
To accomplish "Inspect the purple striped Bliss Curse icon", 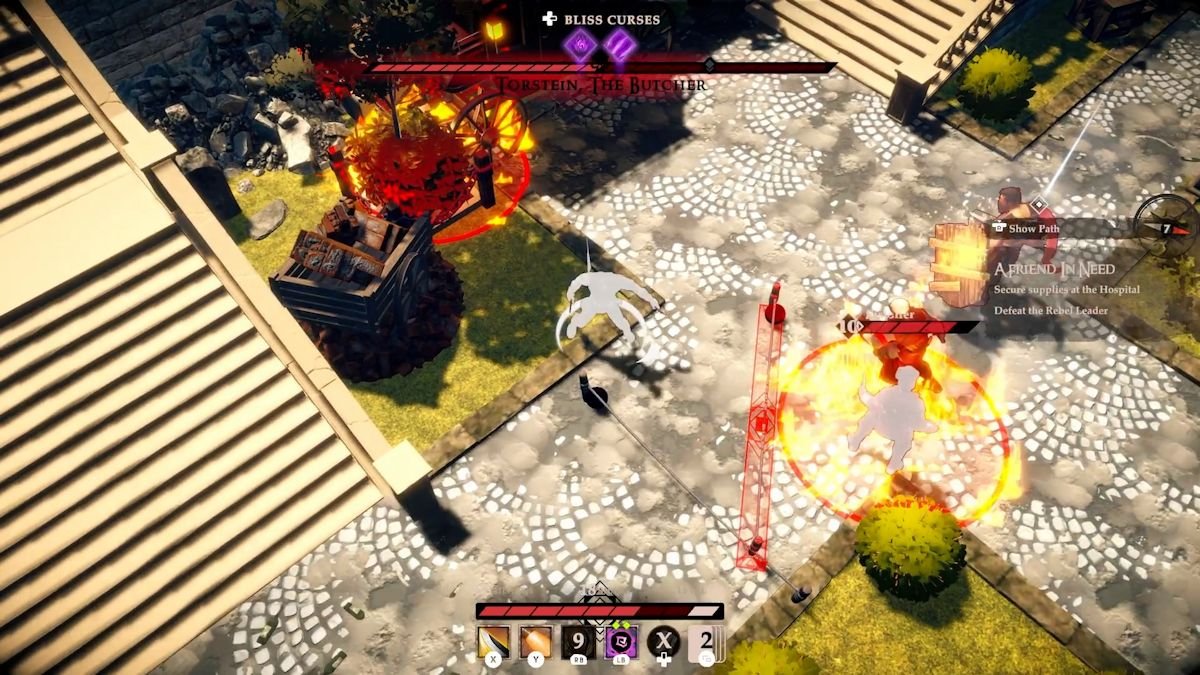I will 620,45.
